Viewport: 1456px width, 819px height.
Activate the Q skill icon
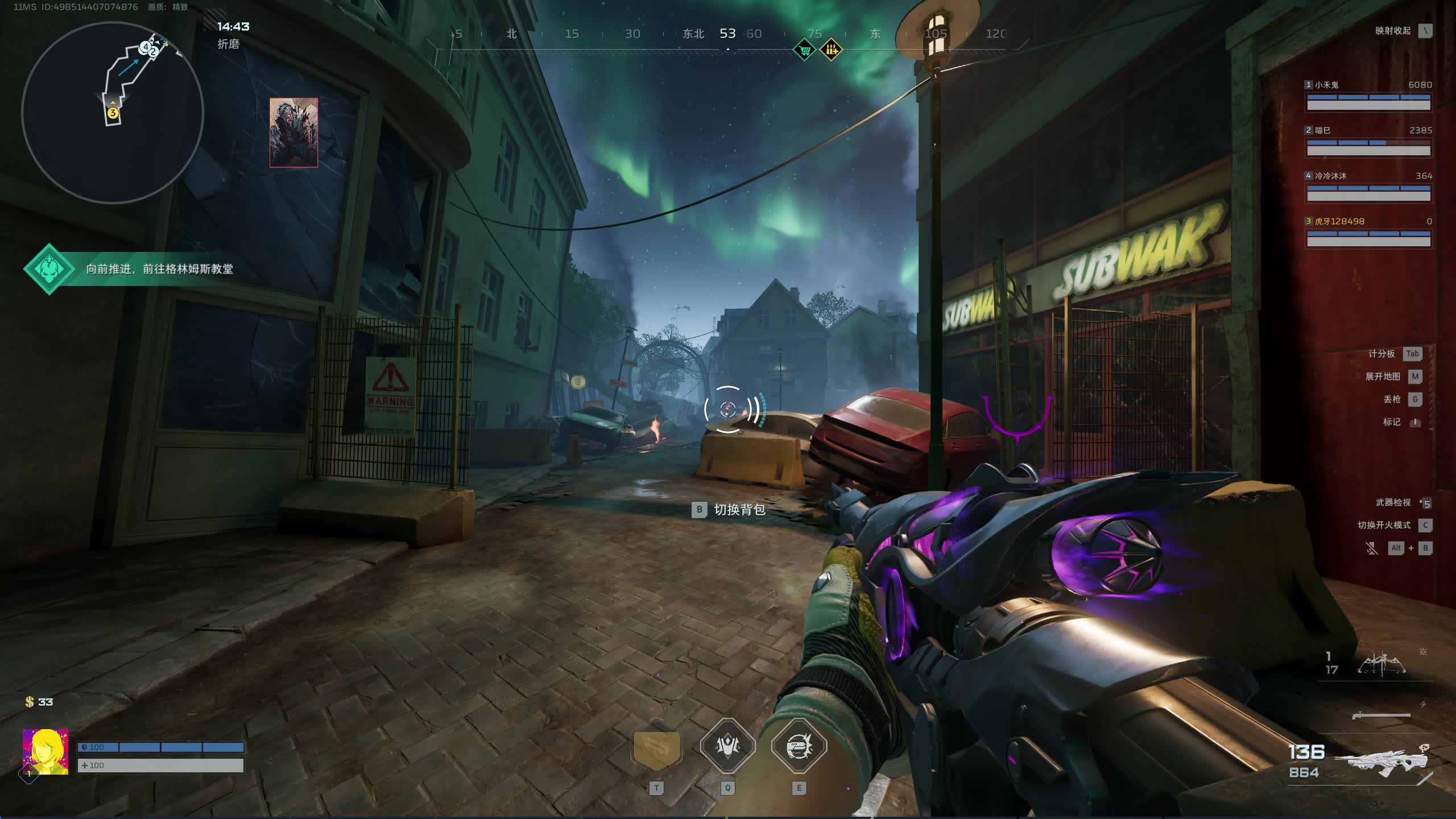coord(727,746)
